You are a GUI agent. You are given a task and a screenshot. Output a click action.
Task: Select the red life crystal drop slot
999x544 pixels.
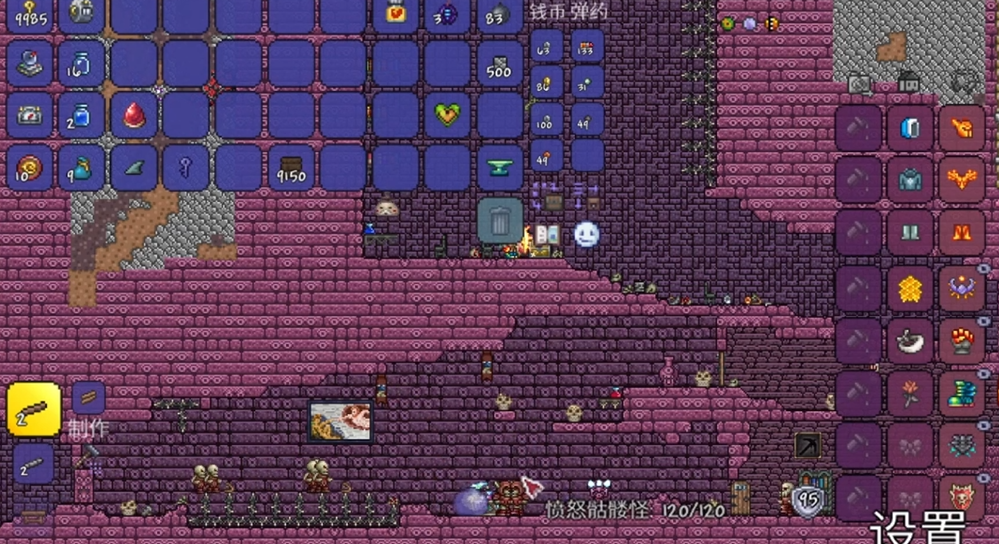coord(134,115)
